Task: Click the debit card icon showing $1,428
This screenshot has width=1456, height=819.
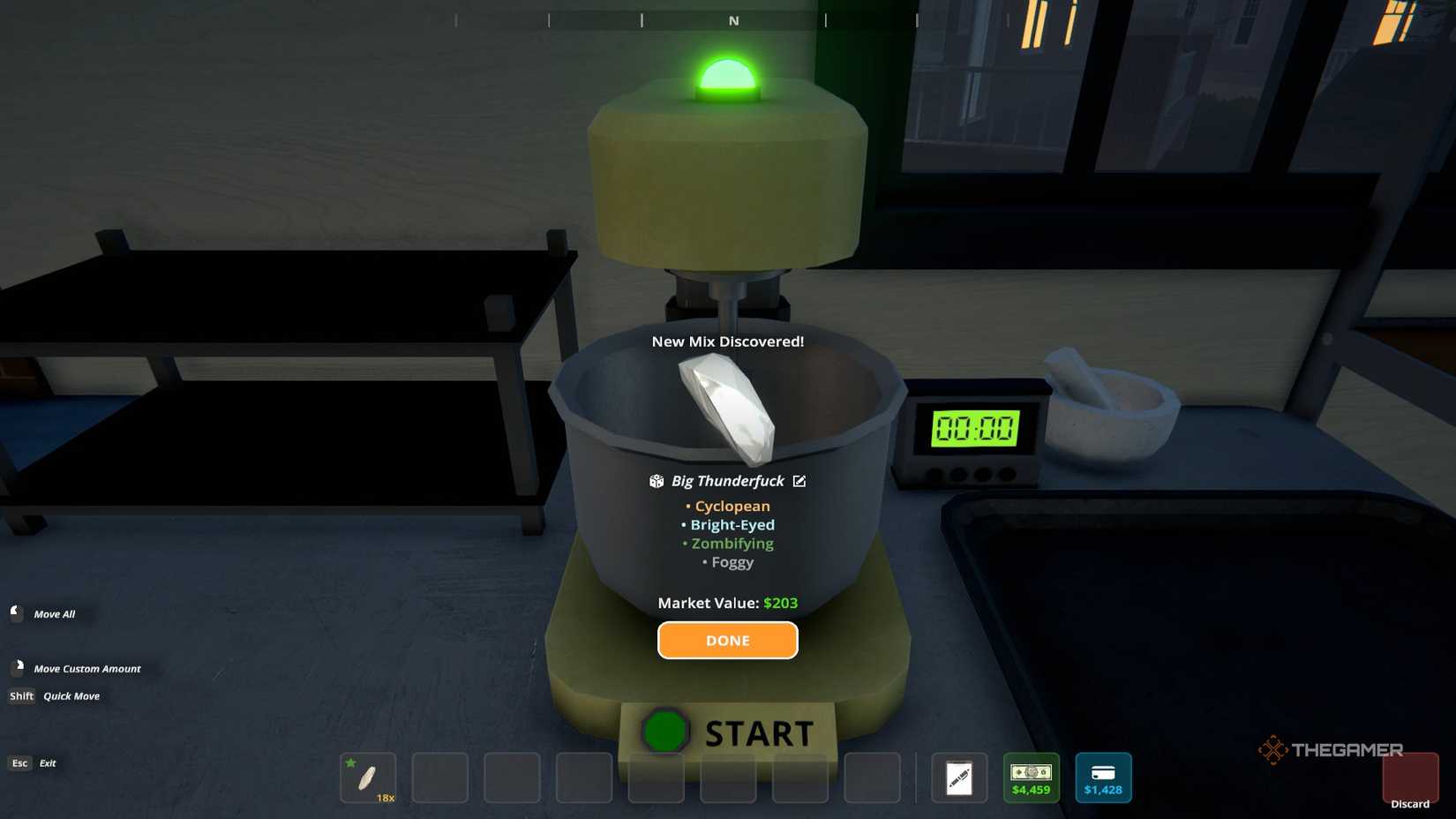Action: [1103, 778]
